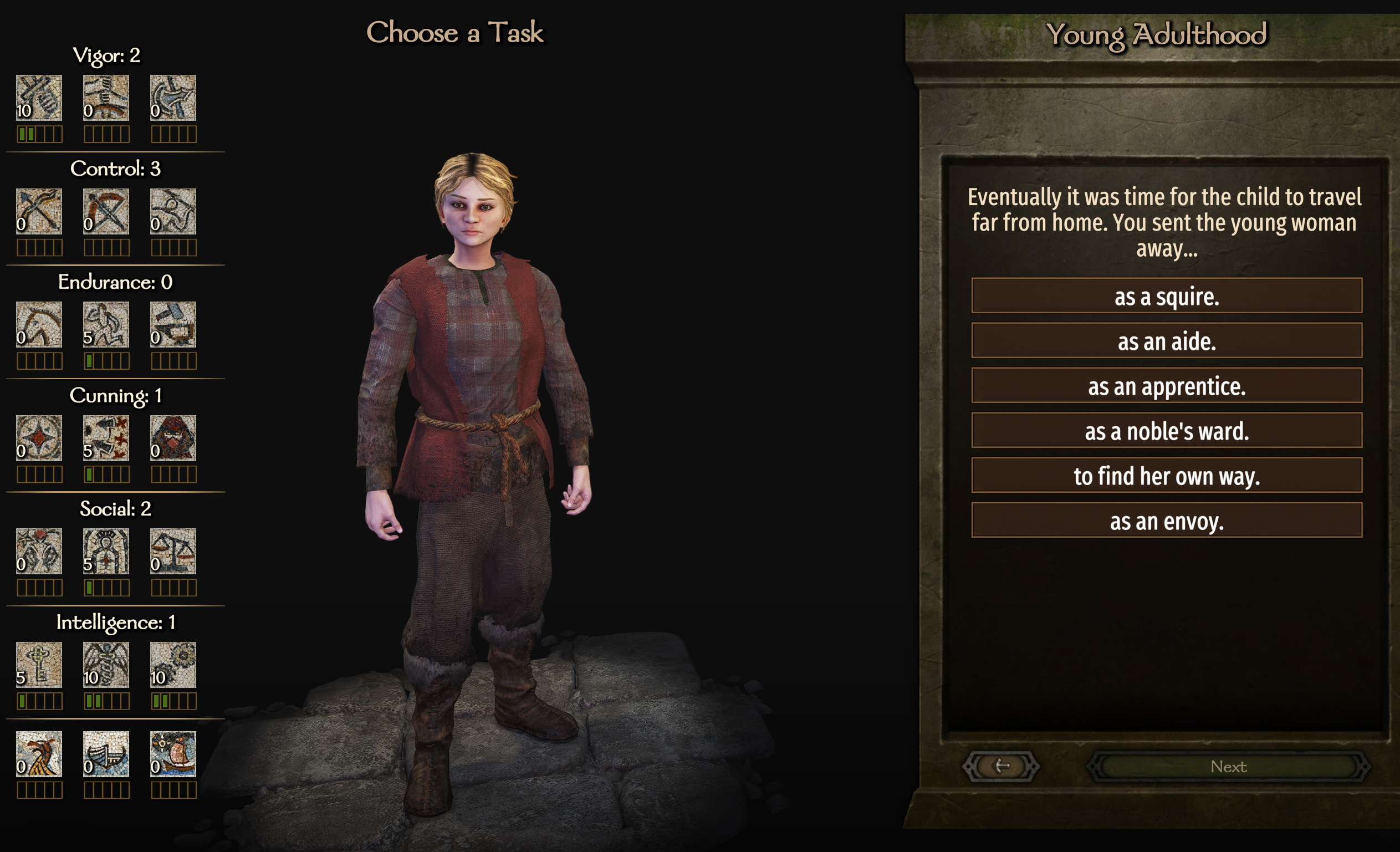The image size is (1400, 852).
Task: Select "to find her own way."
Action: point(1166,475)
